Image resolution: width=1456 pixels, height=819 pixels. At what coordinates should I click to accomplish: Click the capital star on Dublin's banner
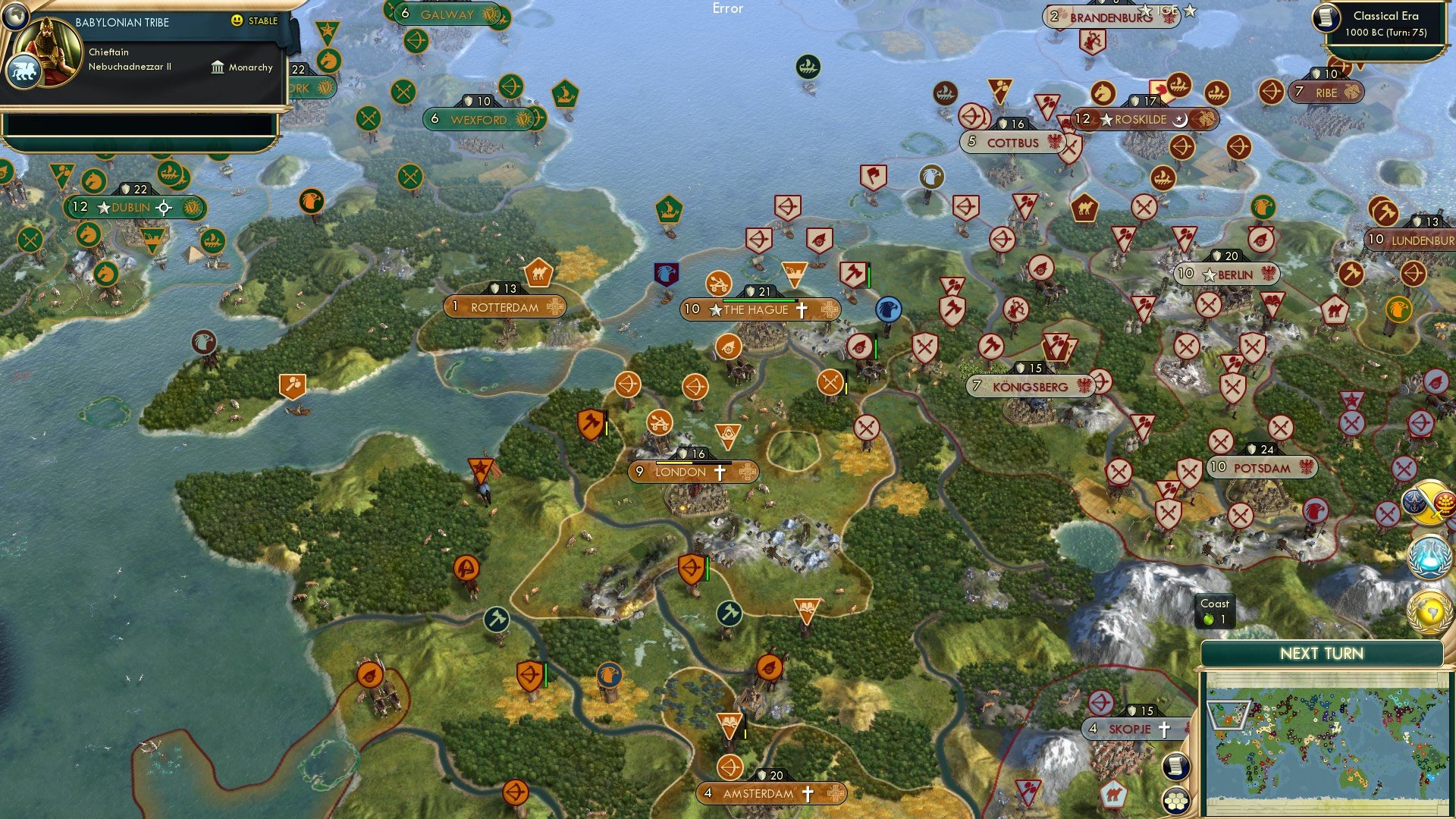pos(103,206)
